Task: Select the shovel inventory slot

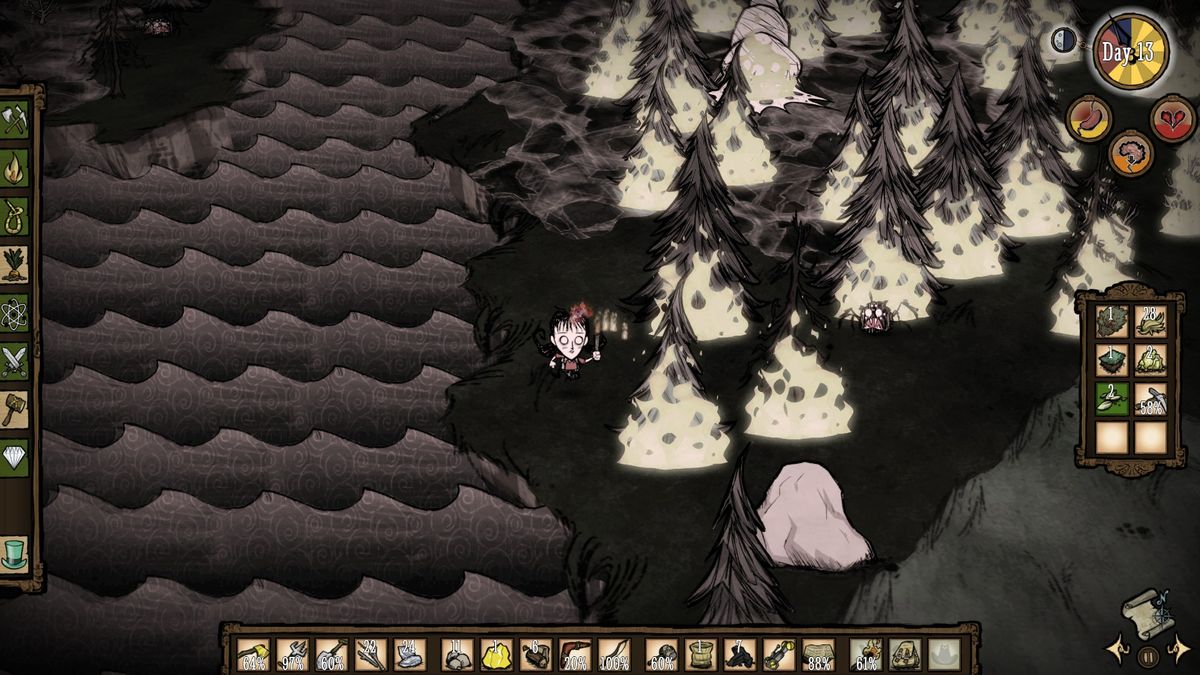Action: click(331, 653)
